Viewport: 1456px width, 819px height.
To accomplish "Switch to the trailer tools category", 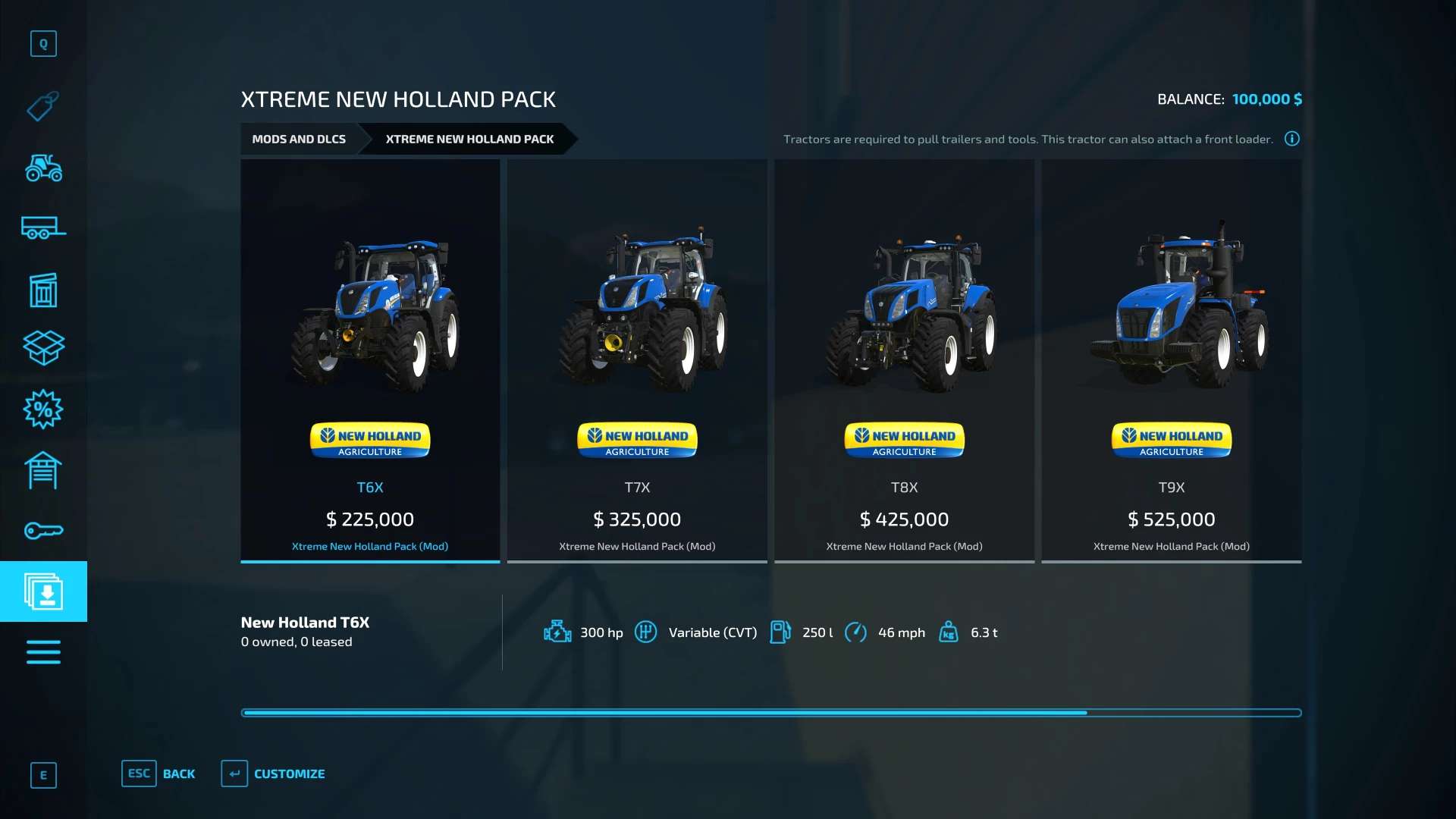I will click(43, 227).
